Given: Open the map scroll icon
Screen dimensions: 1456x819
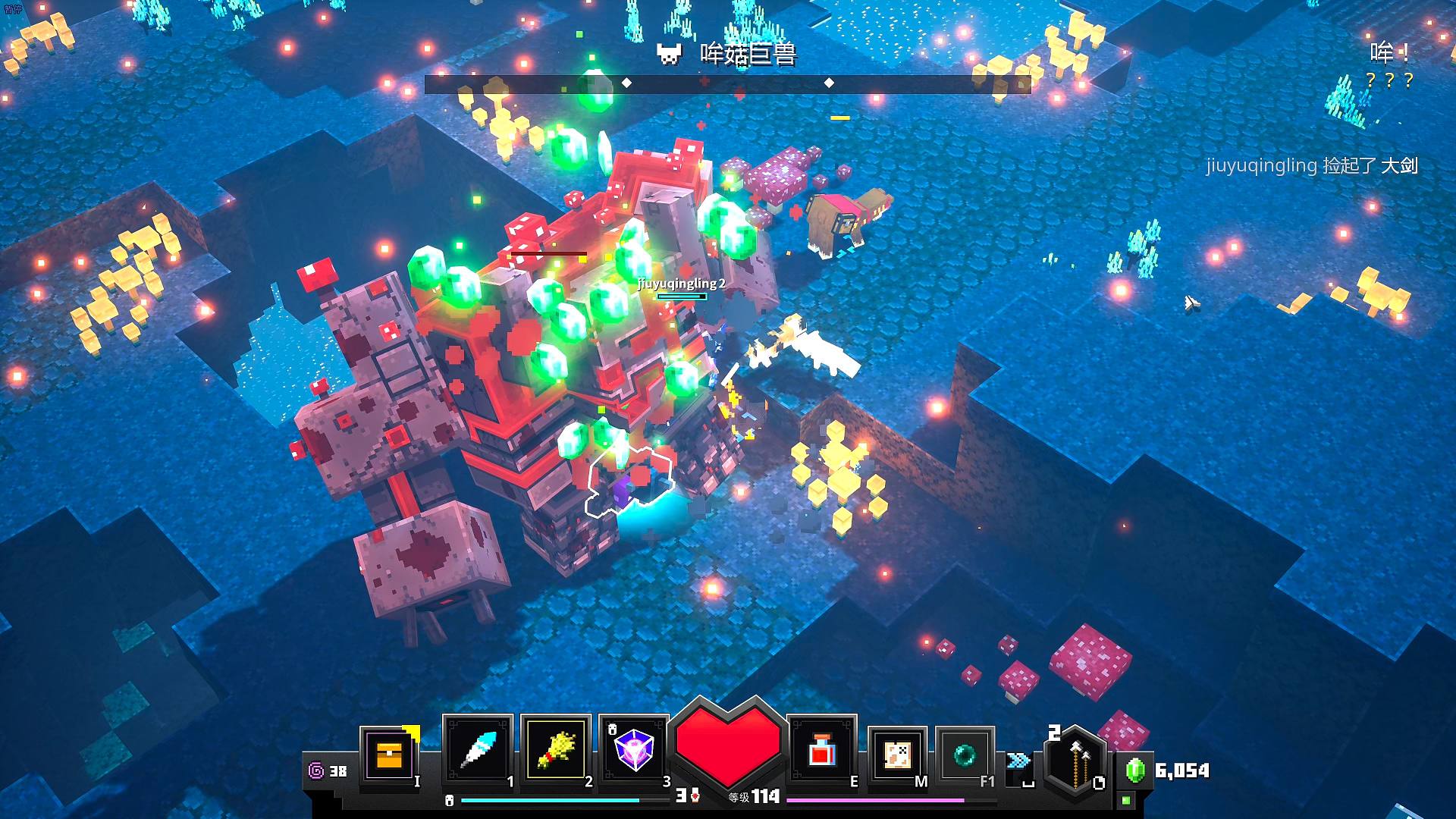Looking at the screenshot, I should 897,755.
